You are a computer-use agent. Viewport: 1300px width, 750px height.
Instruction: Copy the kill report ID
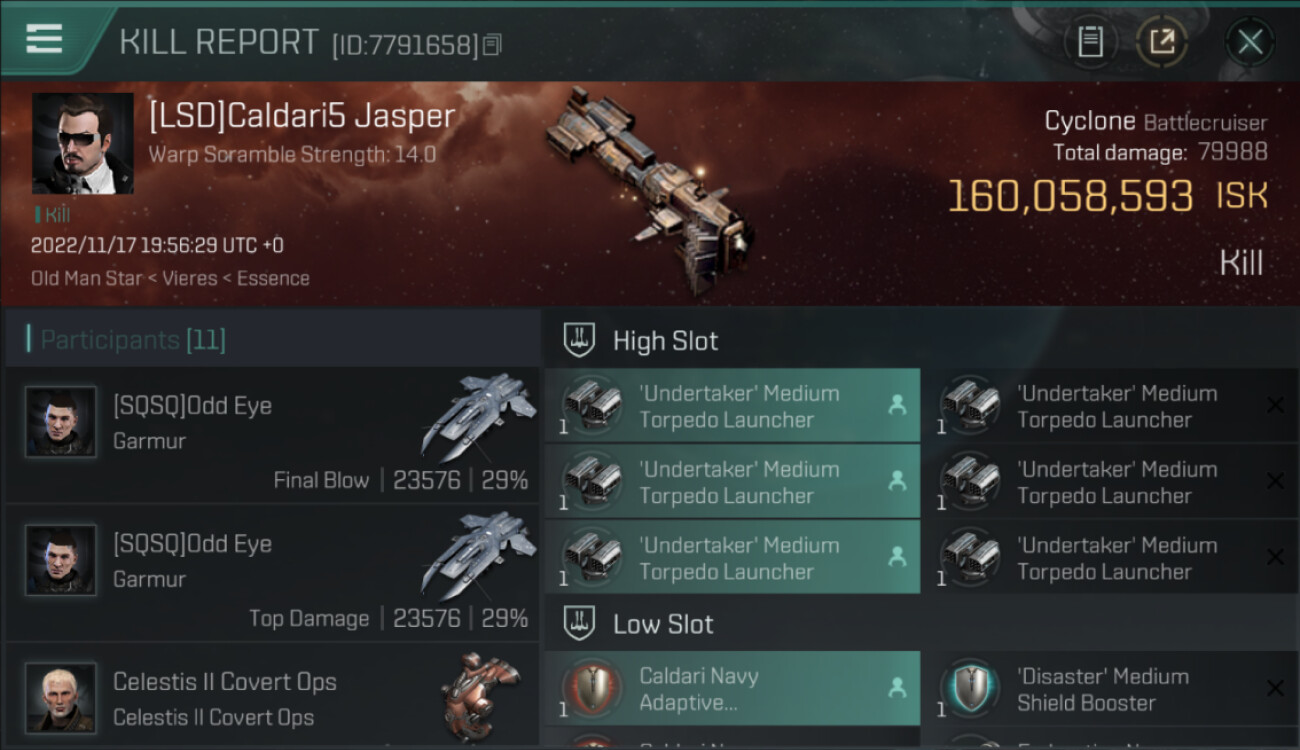pyautogui.click(x=491, y=44)
